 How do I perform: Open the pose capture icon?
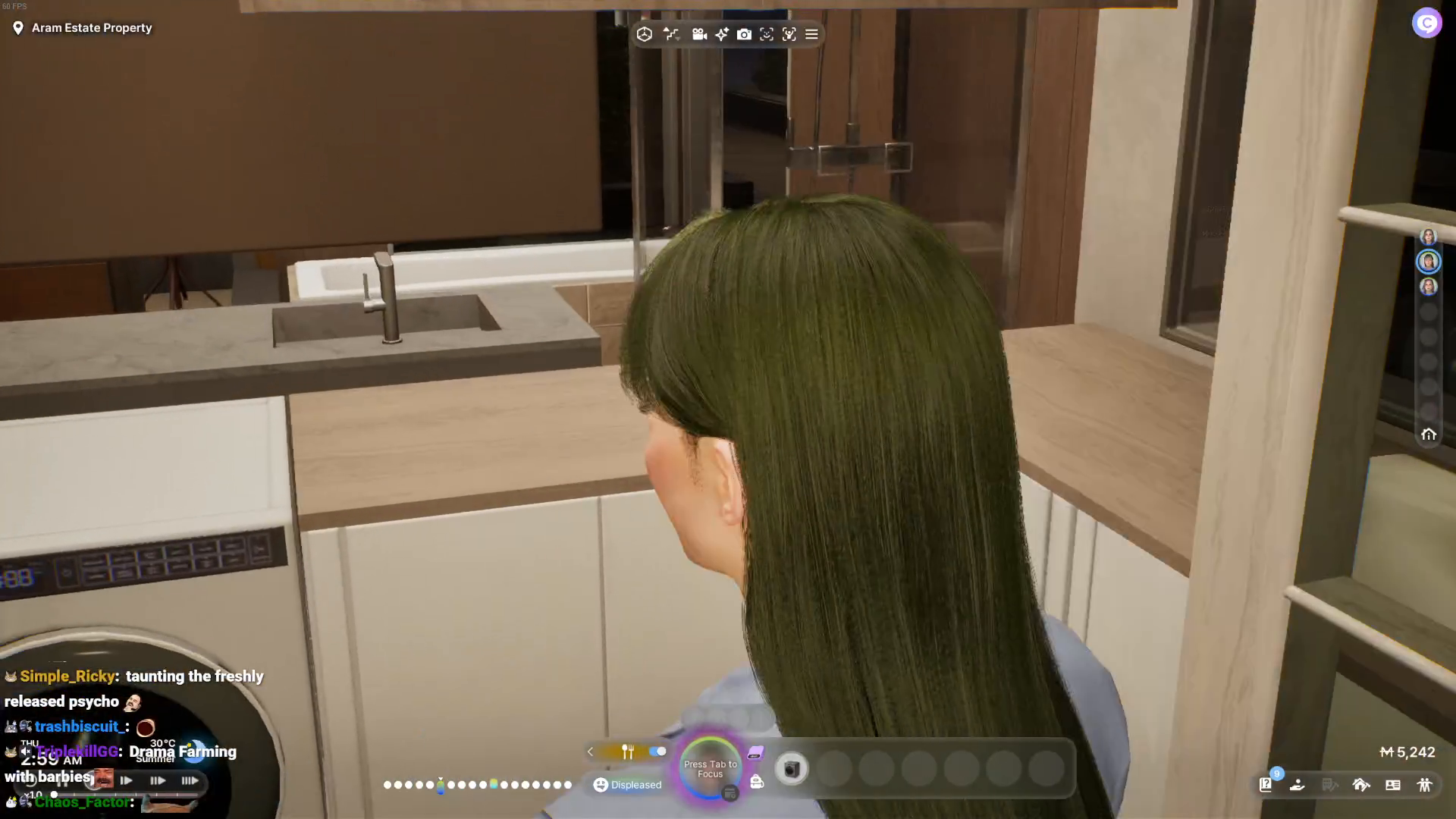(x=789, y=34)
